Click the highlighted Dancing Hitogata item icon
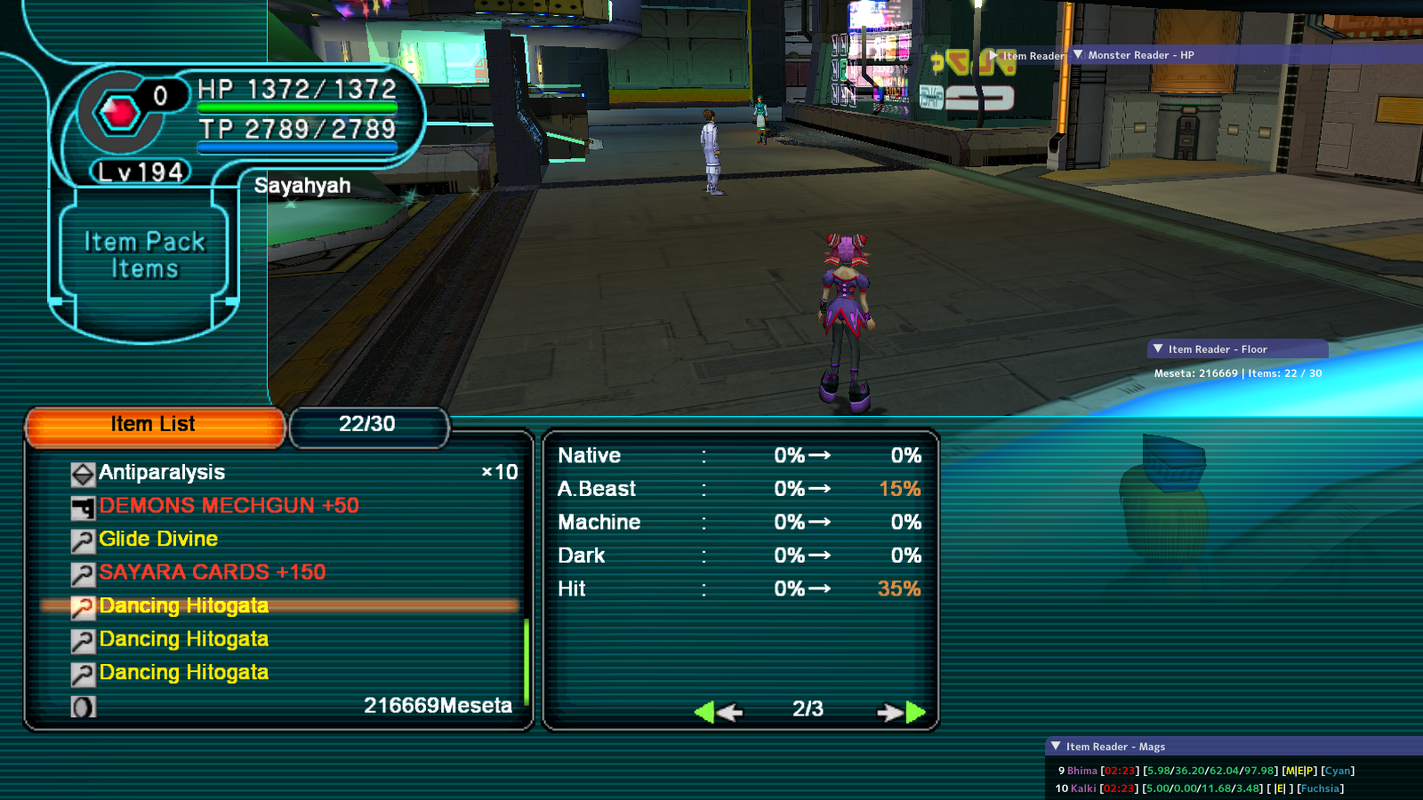The width and height of the screenshot is (1423, 800). click(83, 606)
